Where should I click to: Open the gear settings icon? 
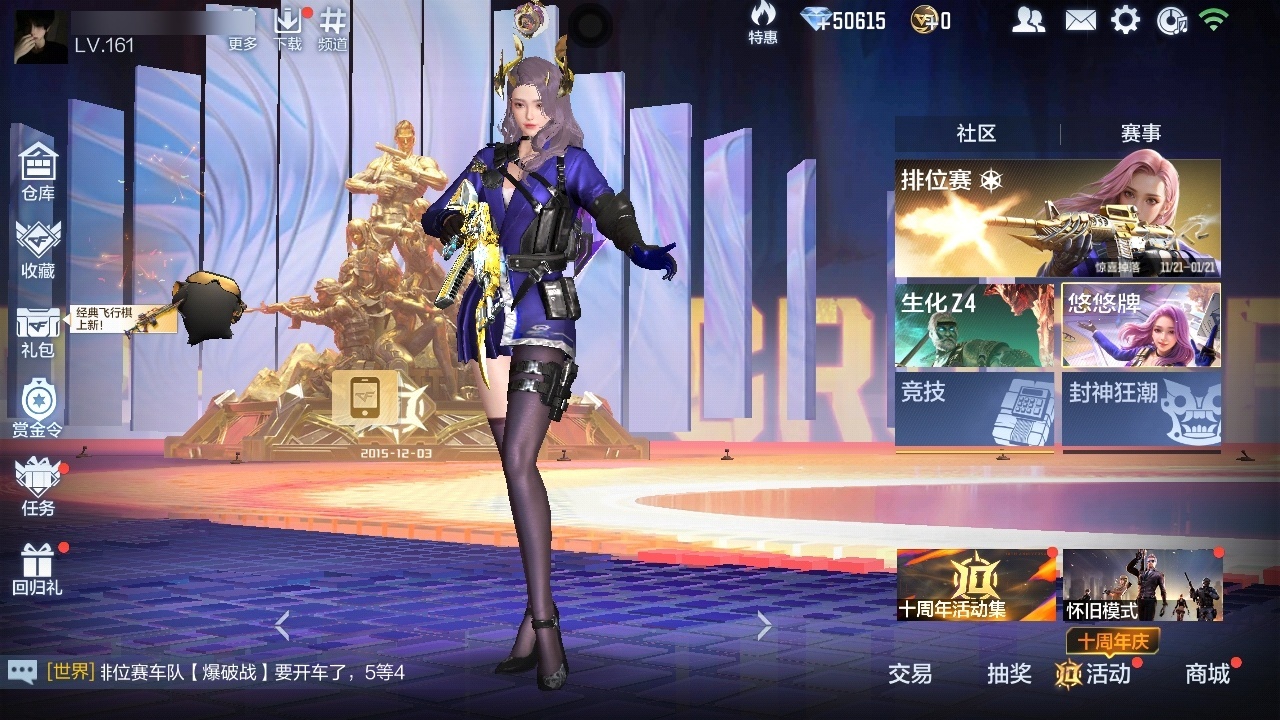pyautogui.click(x=1125, y=20)
